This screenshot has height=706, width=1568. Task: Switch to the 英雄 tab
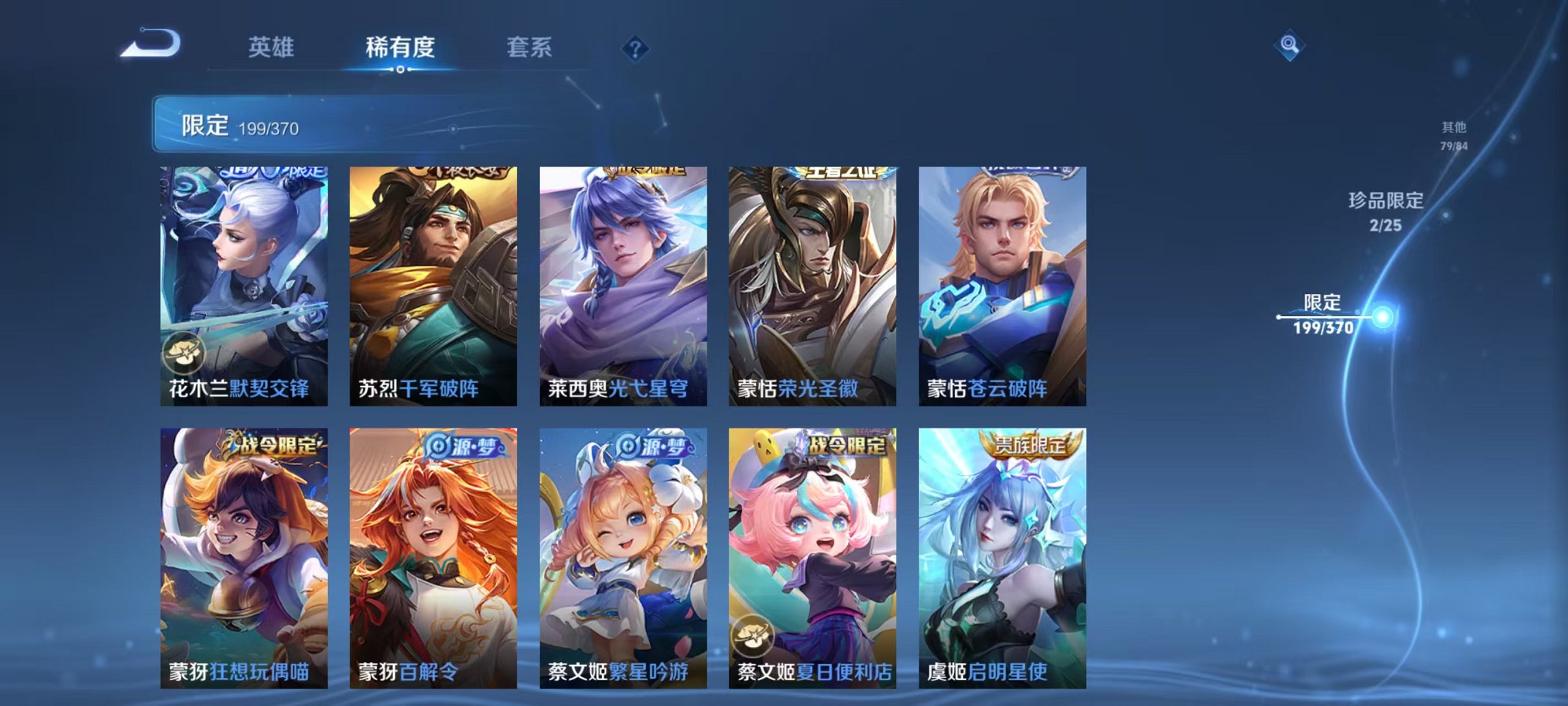point(273,47)
